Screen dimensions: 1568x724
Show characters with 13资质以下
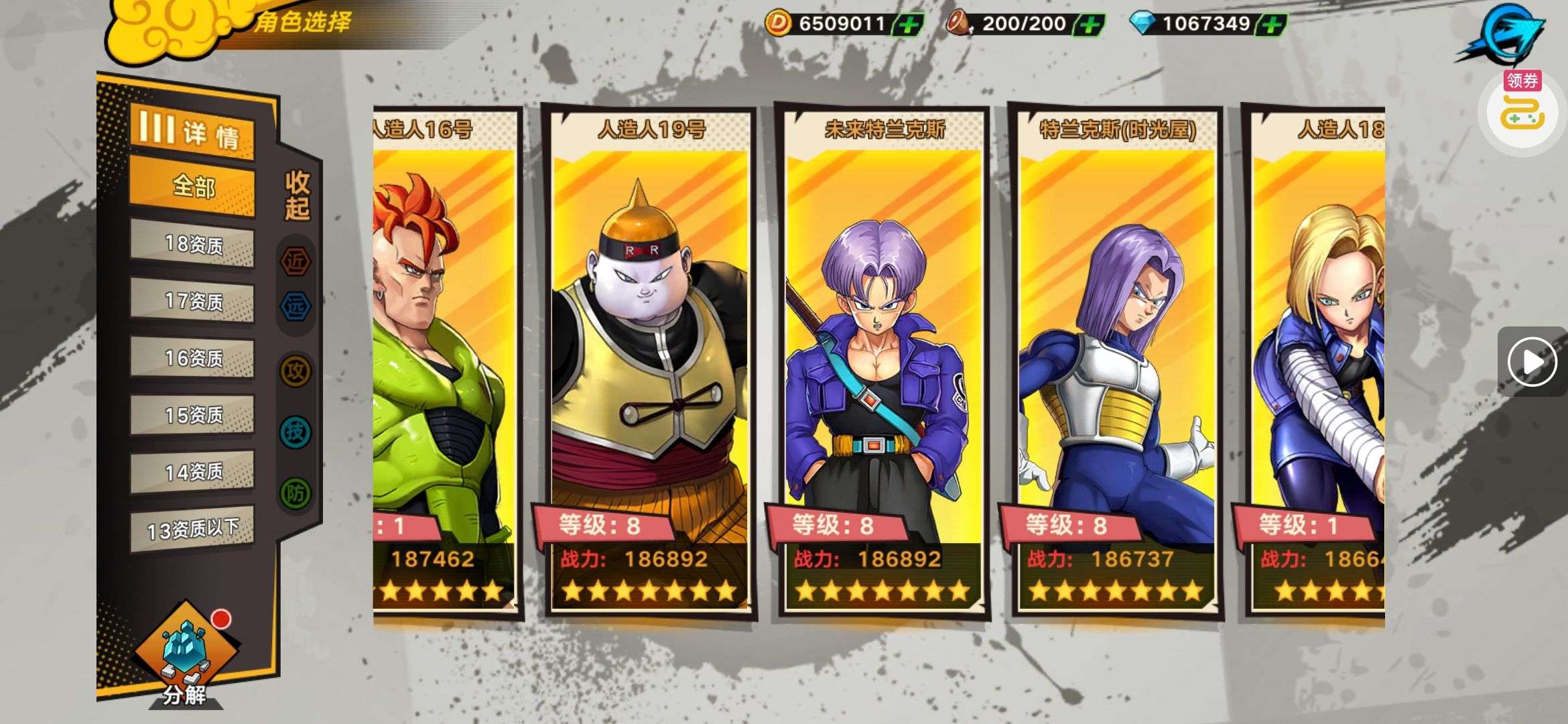pyautogui.click(x=192, y=530)
